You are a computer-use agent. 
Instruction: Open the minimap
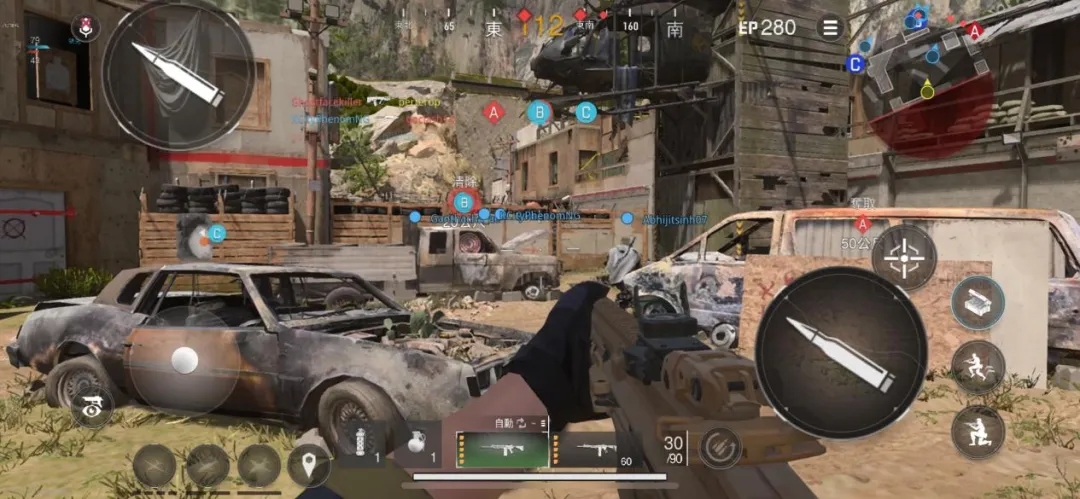tap(929, 78)
